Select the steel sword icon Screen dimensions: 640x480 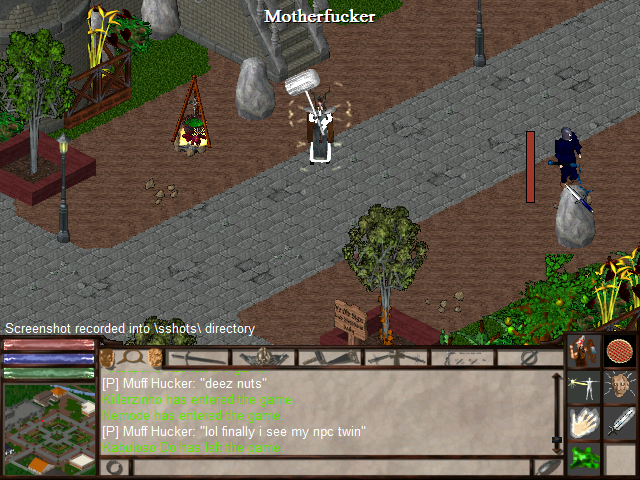(x=620, y=422)
